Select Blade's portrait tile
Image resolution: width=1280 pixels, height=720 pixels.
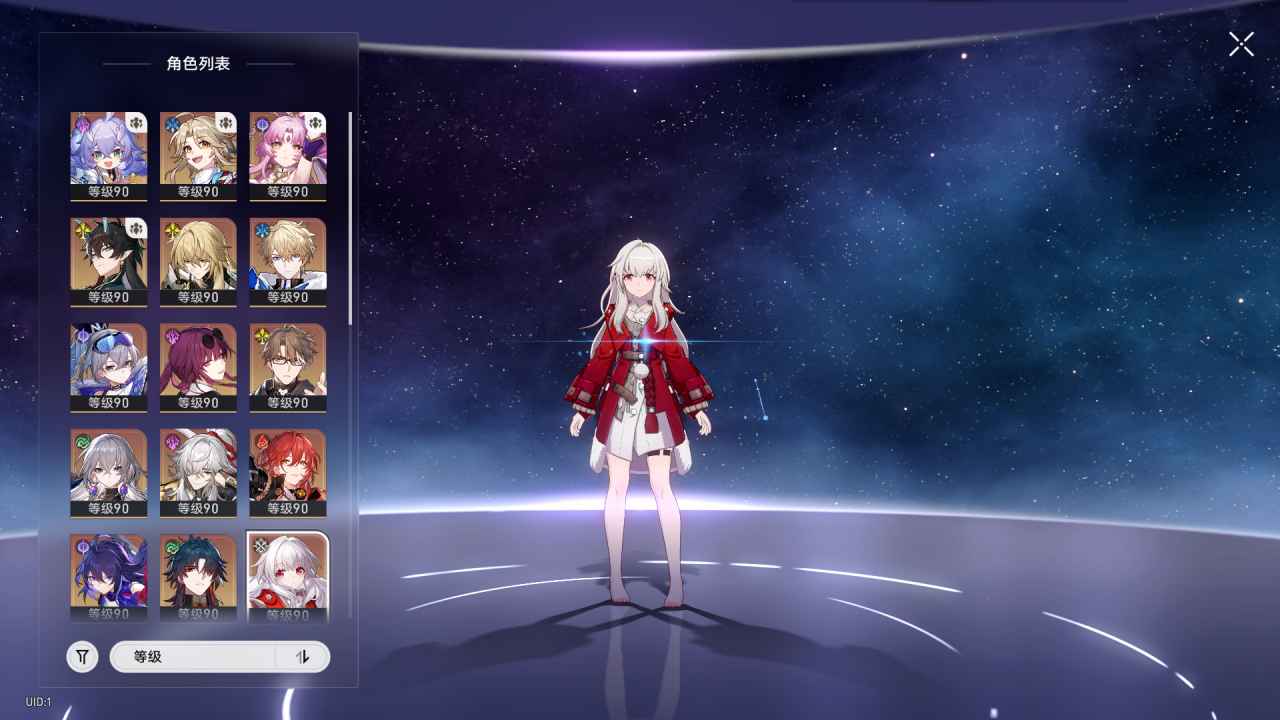198,575
